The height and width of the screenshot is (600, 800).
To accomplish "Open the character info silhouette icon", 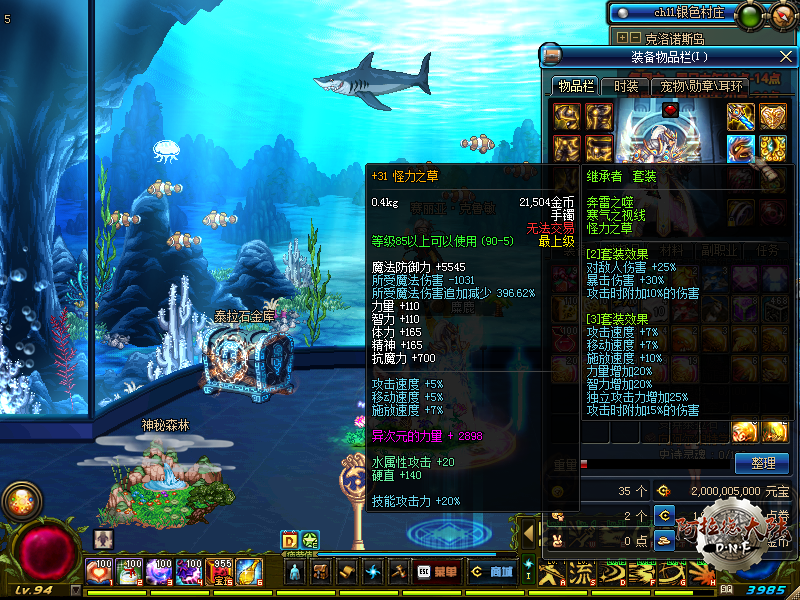I will [x=295, y=572].
